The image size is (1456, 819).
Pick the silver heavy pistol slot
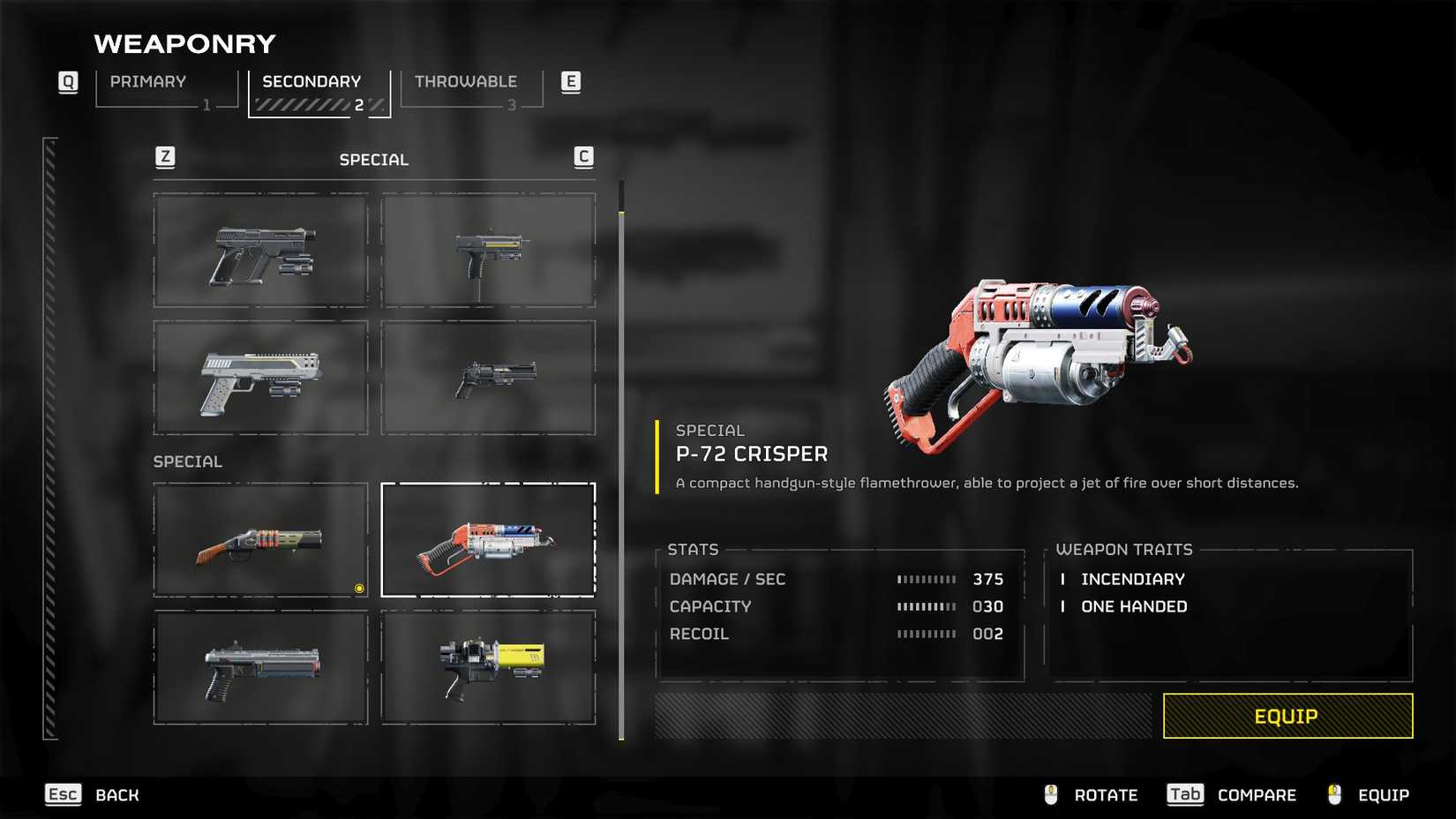[x=260, y=378]
